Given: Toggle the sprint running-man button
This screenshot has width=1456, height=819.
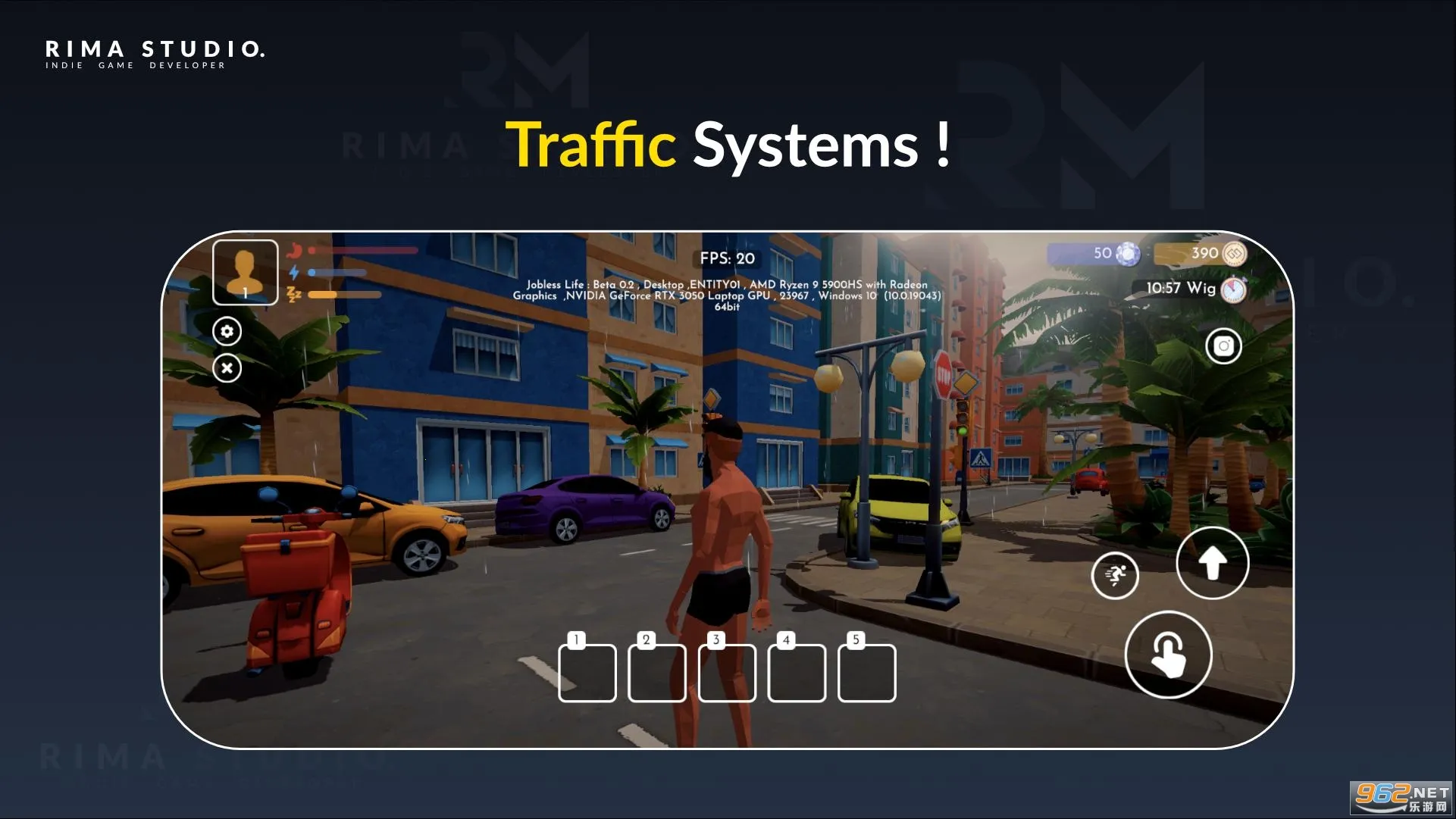Looking at the screenshot, I should point(1114,576).
